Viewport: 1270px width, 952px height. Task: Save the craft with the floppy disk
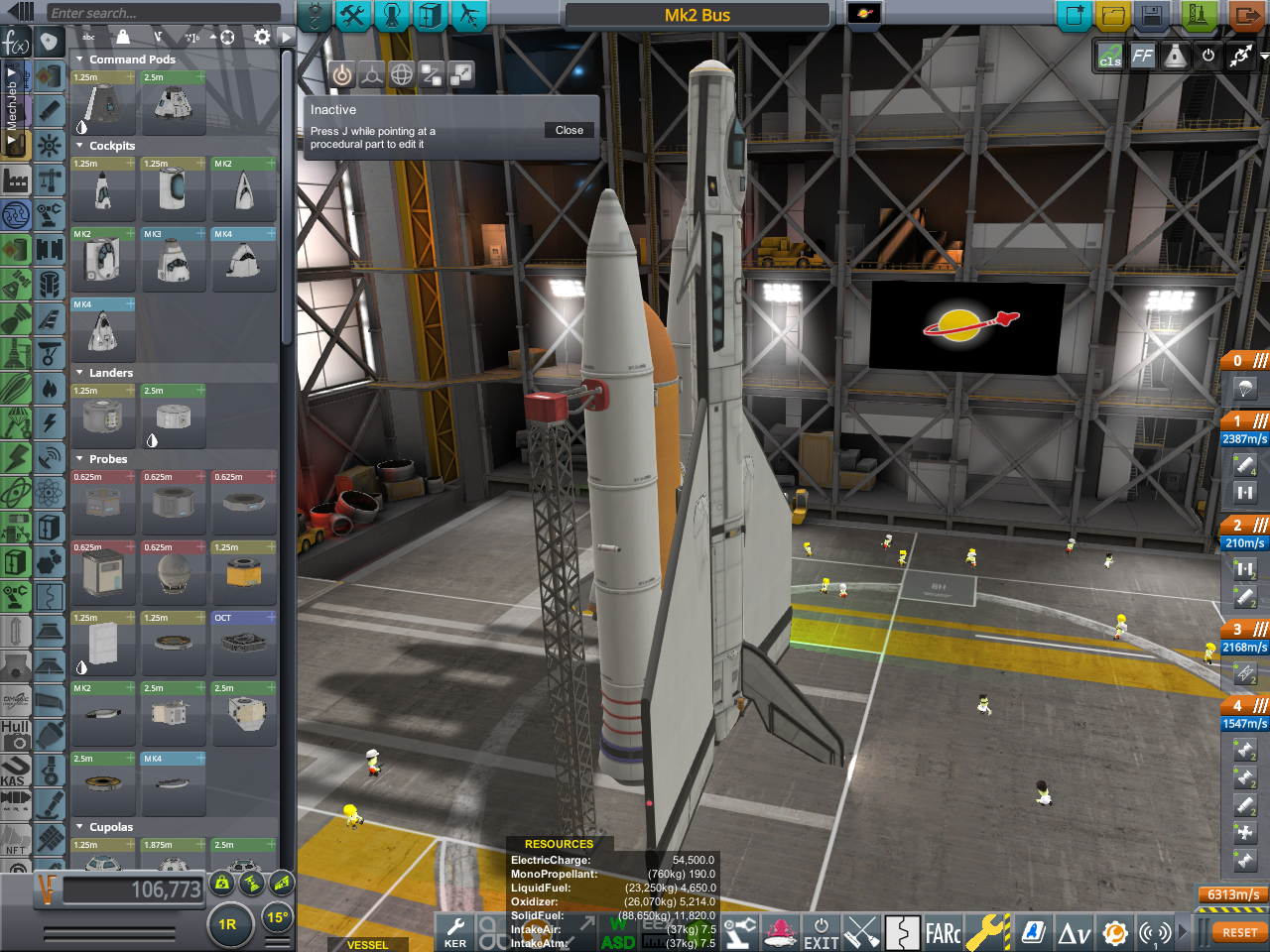[1151, 16]
